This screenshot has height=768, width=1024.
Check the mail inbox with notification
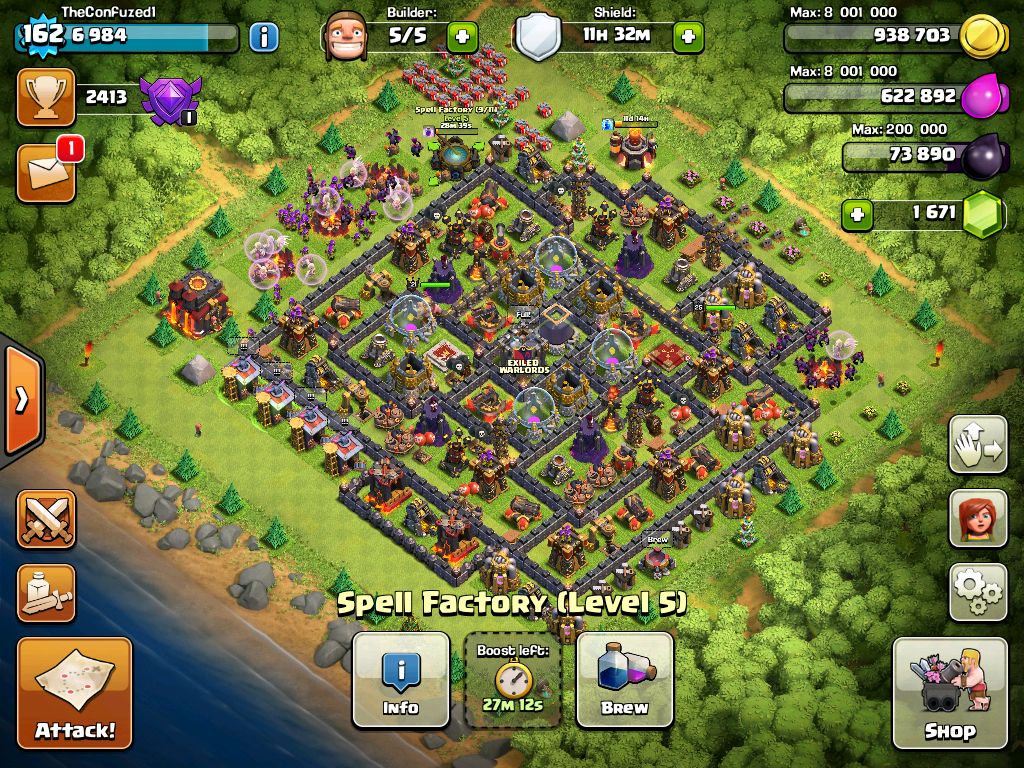pos(46,172)
